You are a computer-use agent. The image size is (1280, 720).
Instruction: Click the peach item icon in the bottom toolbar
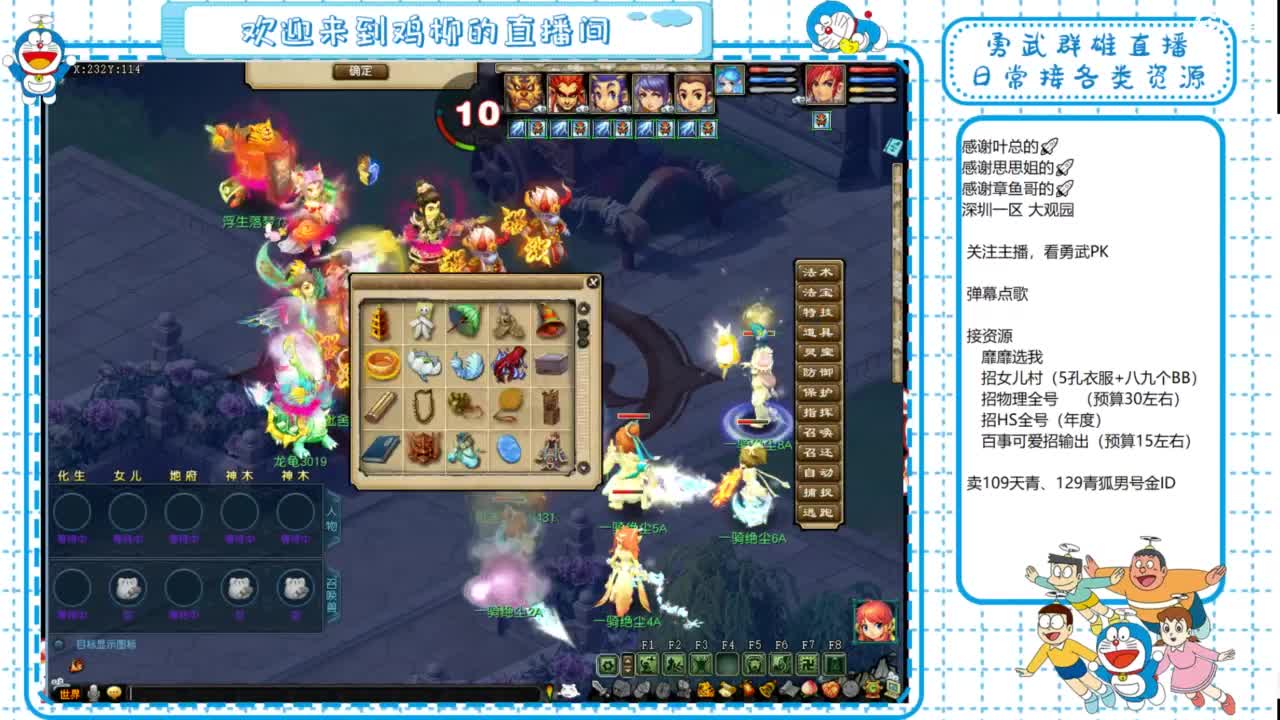point(810,690)
